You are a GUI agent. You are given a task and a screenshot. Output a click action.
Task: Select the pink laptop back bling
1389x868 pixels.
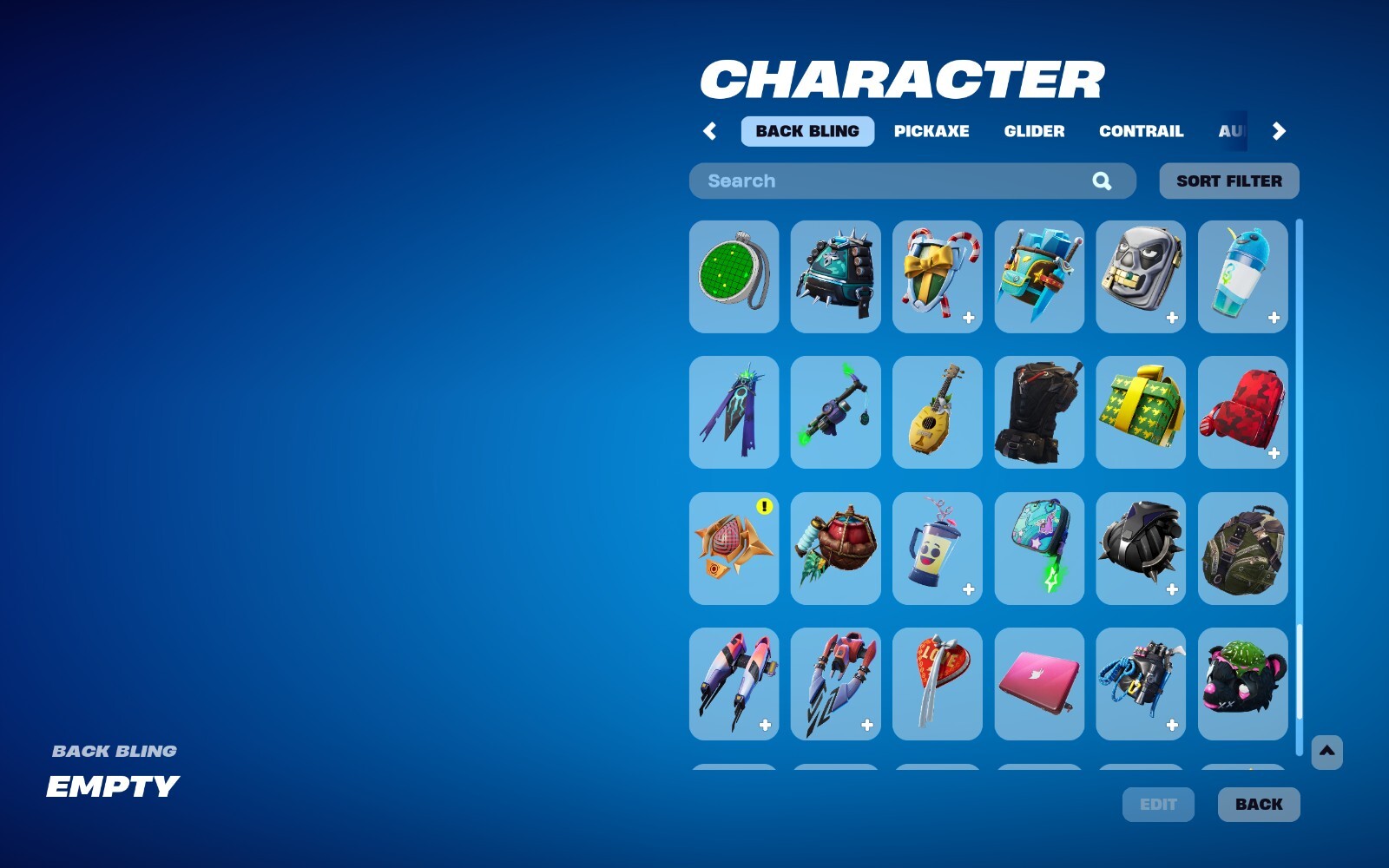click(1038, 684)
